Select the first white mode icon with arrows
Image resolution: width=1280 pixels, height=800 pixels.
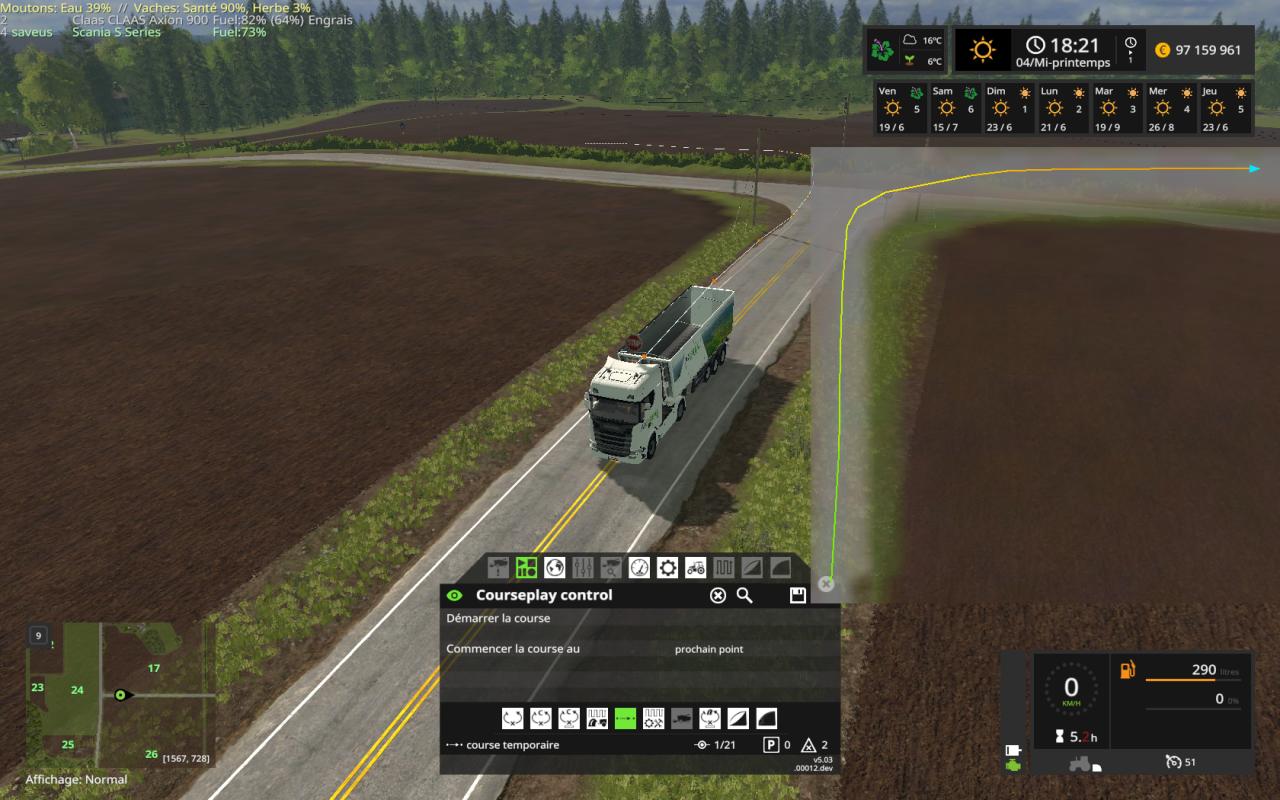512,718
